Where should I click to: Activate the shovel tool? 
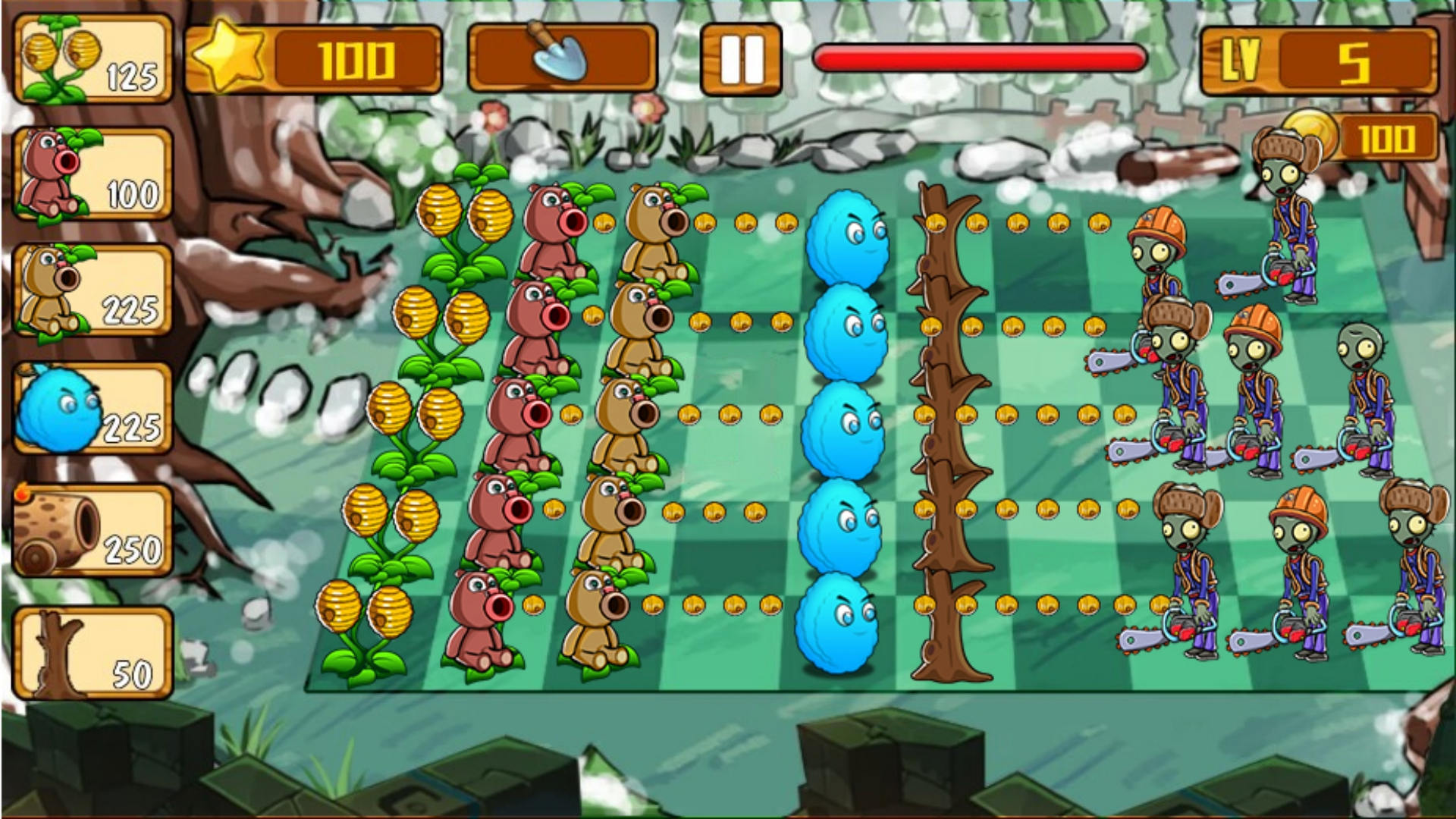pos(562,57)
